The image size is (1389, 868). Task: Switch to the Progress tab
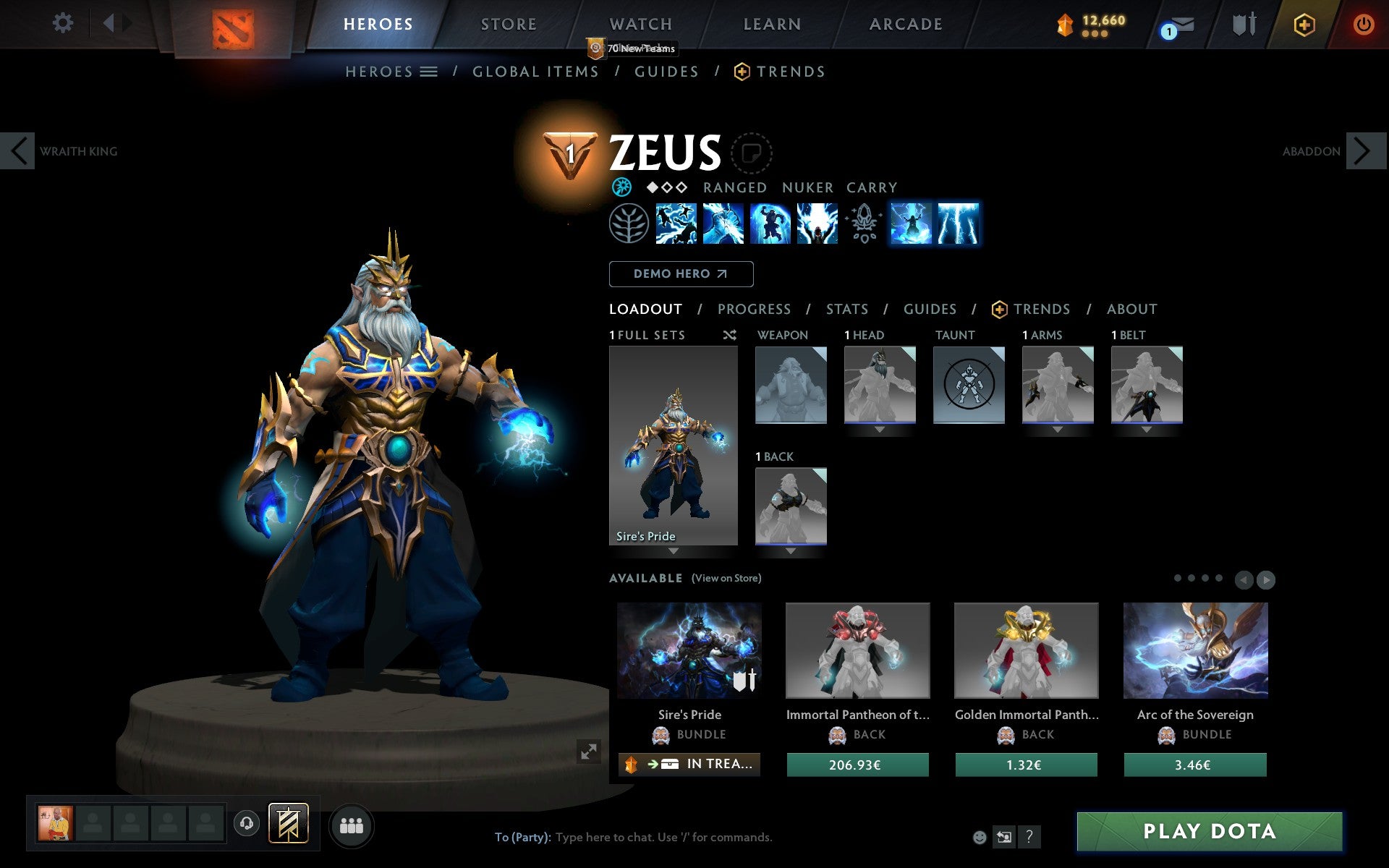click(x=754, y=309)
